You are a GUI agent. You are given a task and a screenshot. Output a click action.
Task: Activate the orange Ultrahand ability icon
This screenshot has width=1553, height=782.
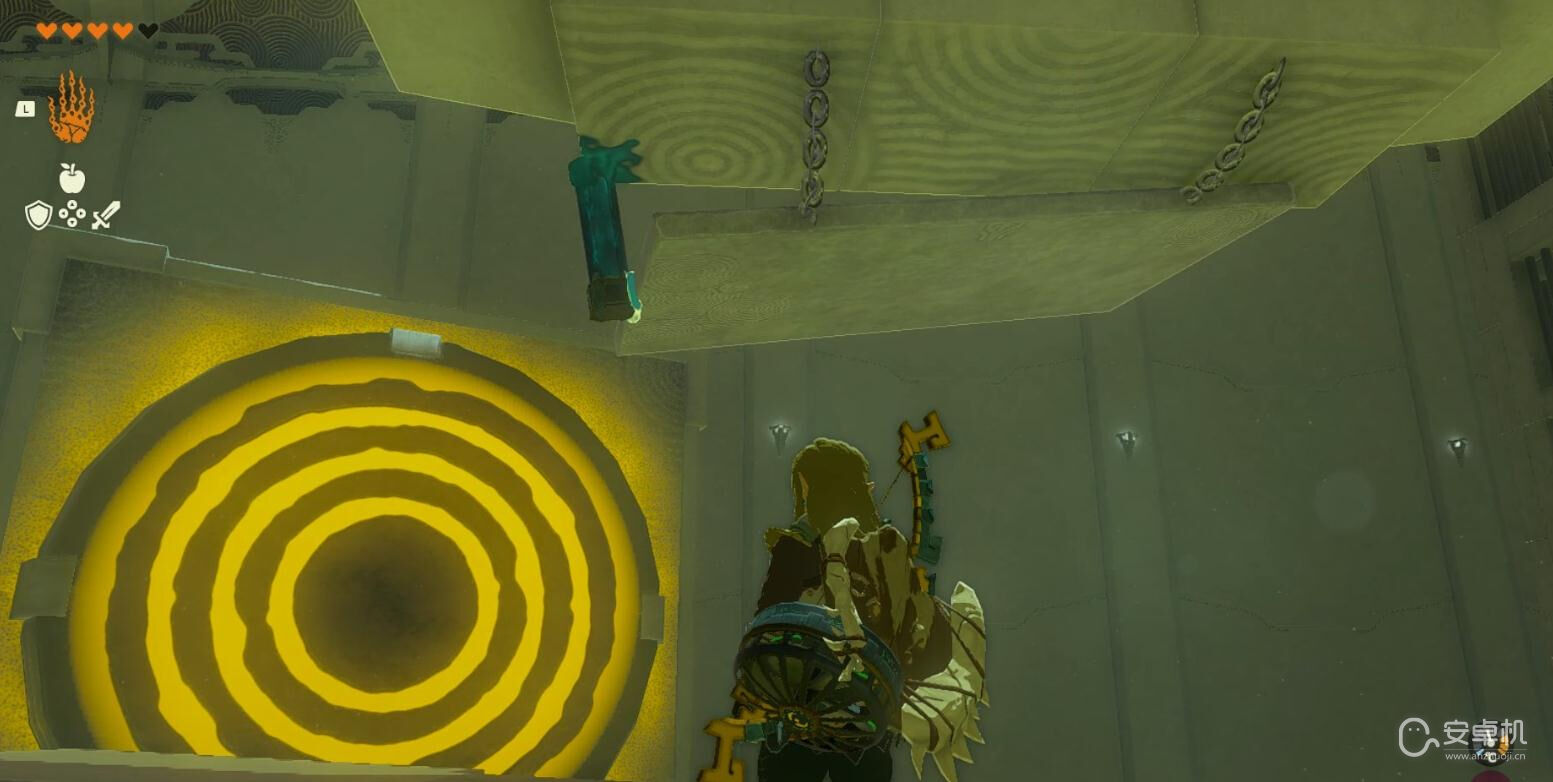[70, 108]
